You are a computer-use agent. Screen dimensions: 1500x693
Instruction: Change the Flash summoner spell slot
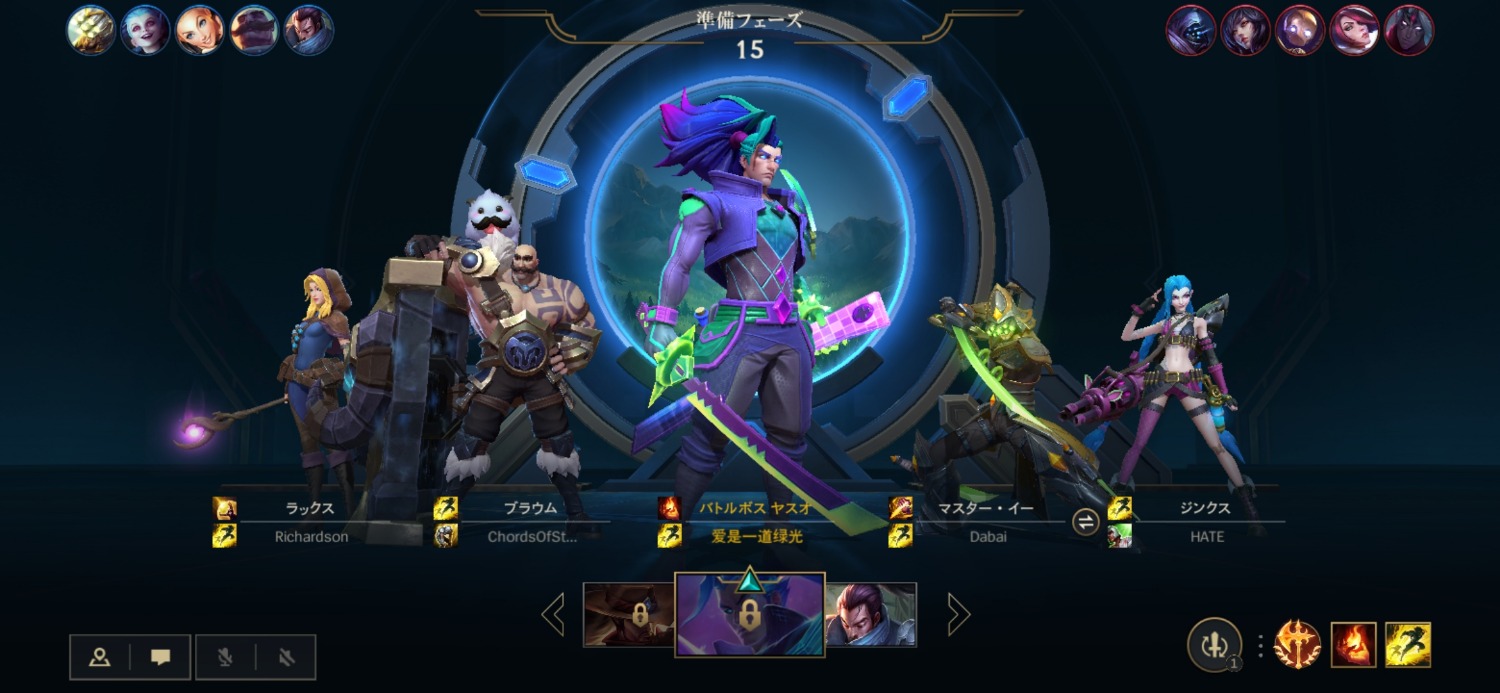pos(1408,645)
